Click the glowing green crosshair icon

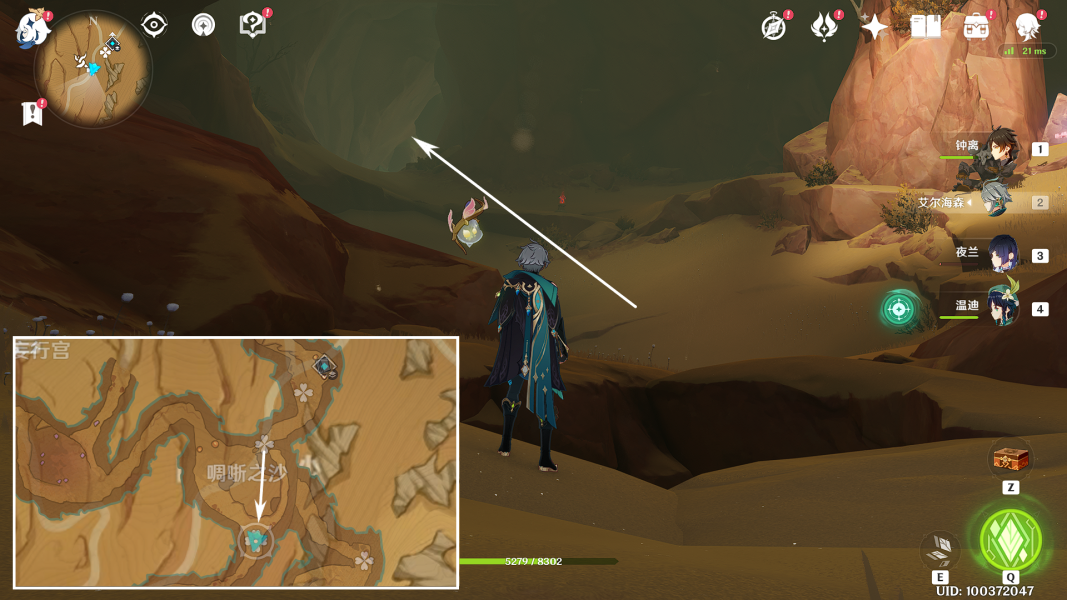[x=899, y=309]
